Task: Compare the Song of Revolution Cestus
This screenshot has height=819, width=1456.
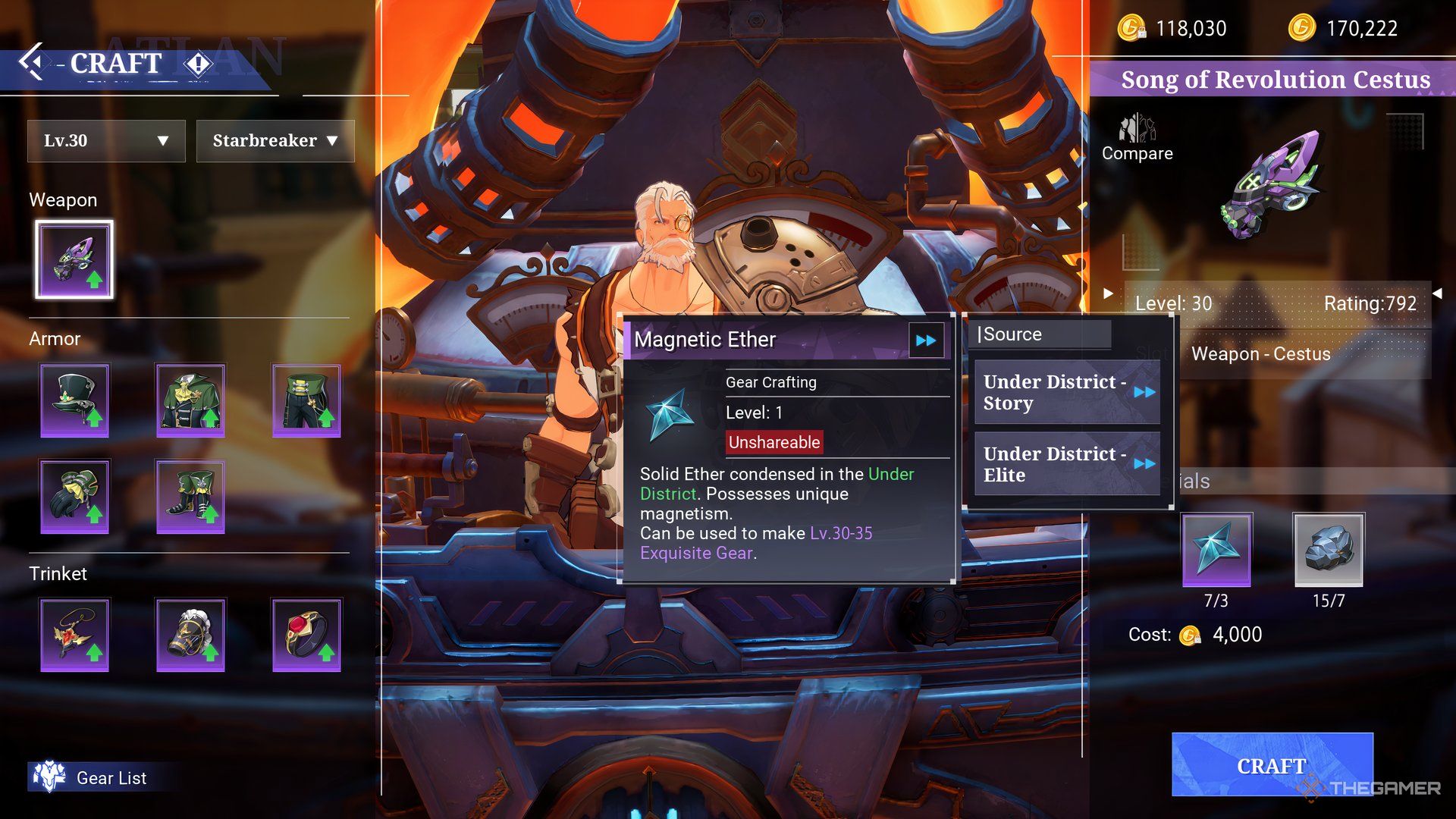Action: click(1137, 138)
